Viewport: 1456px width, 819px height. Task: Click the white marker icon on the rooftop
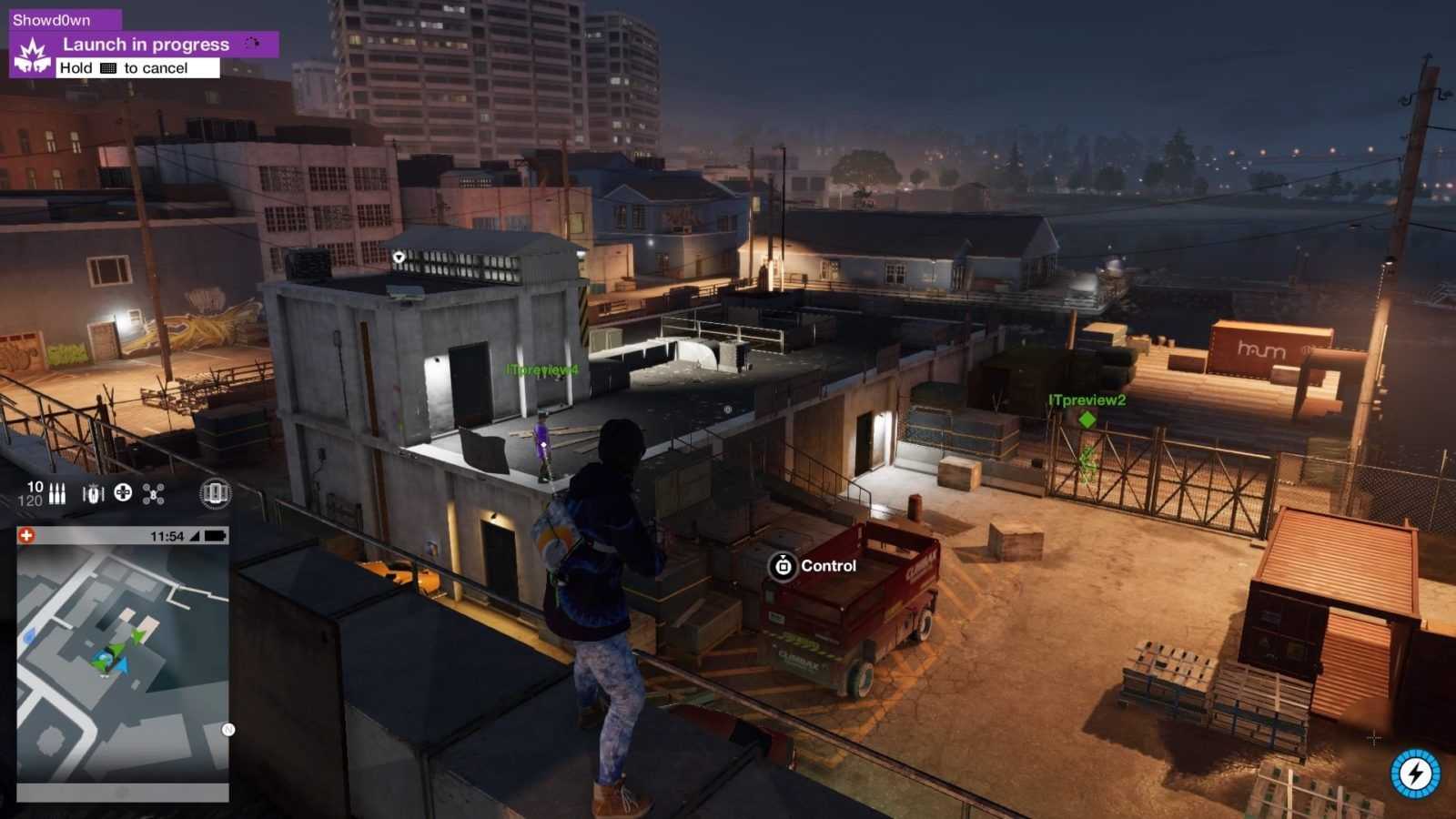click(x=399, y=258)
